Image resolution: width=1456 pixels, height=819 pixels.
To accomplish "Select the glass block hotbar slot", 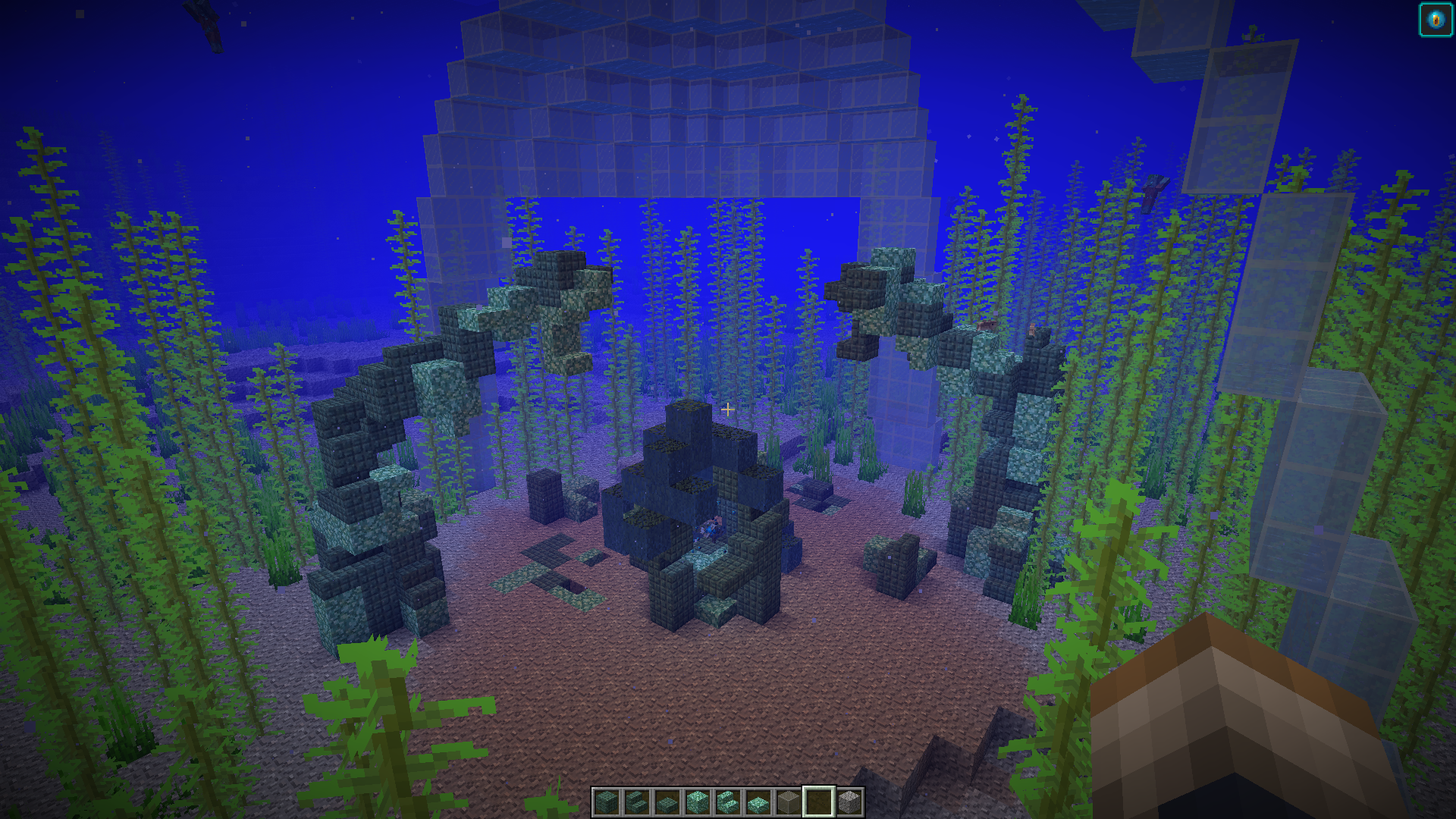I will point(789,802).
